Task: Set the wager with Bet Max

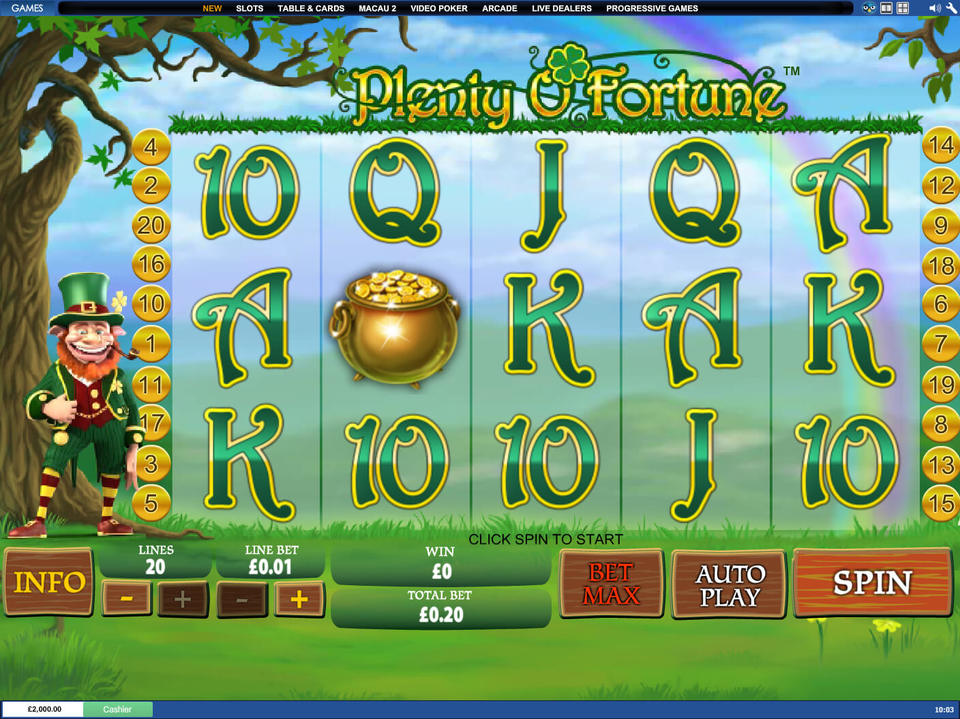Action: (610, 584)
